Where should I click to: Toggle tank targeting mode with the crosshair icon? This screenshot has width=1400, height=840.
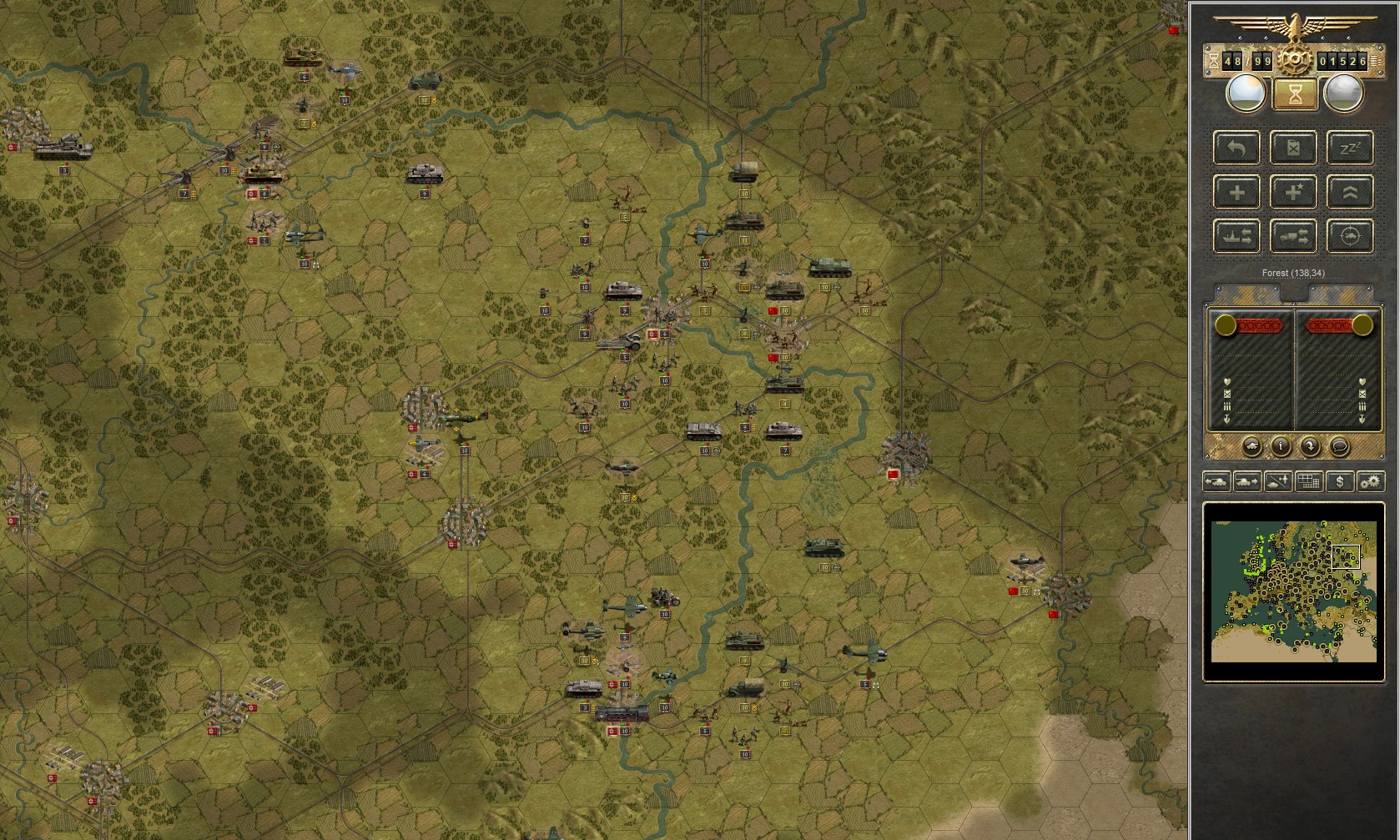(x=1350, y=236)
